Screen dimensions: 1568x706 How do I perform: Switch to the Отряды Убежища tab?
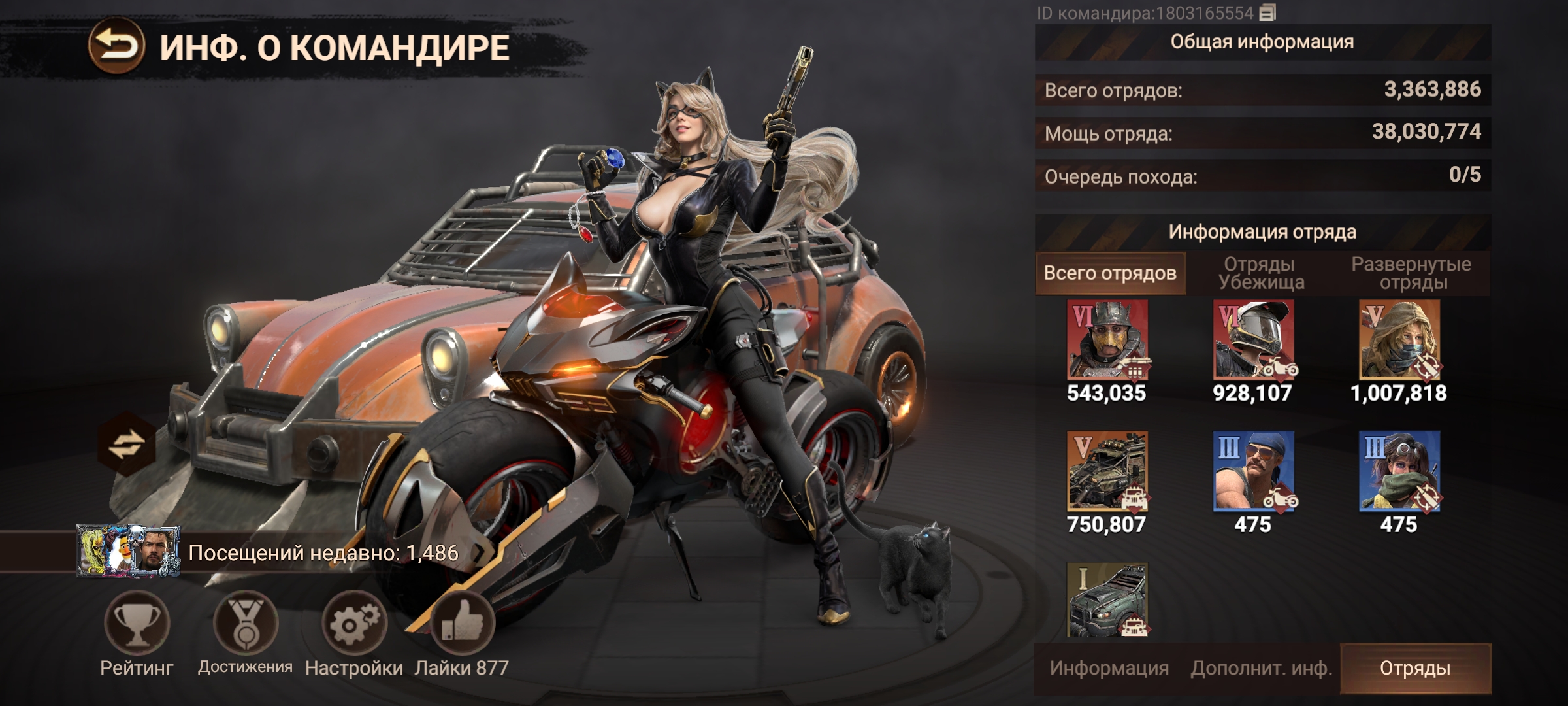coord(1261,273)
